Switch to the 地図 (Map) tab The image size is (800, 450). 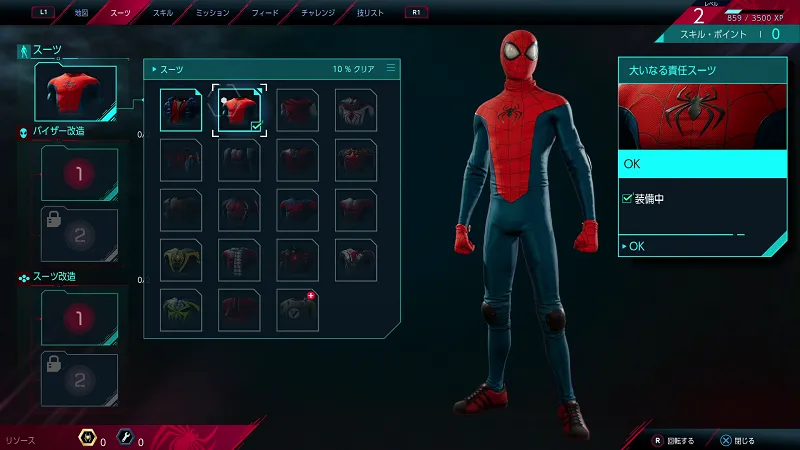pyautogui.click(x=81, y=13)
